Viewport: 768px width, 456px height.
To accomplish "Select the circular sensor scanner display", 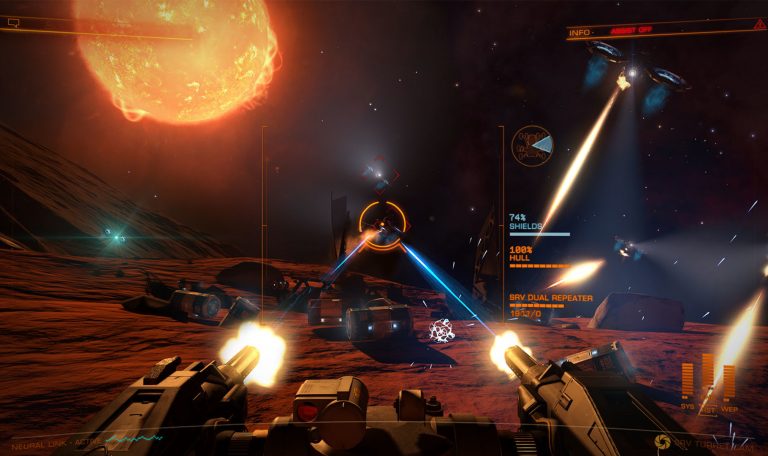I will point(532,146).
